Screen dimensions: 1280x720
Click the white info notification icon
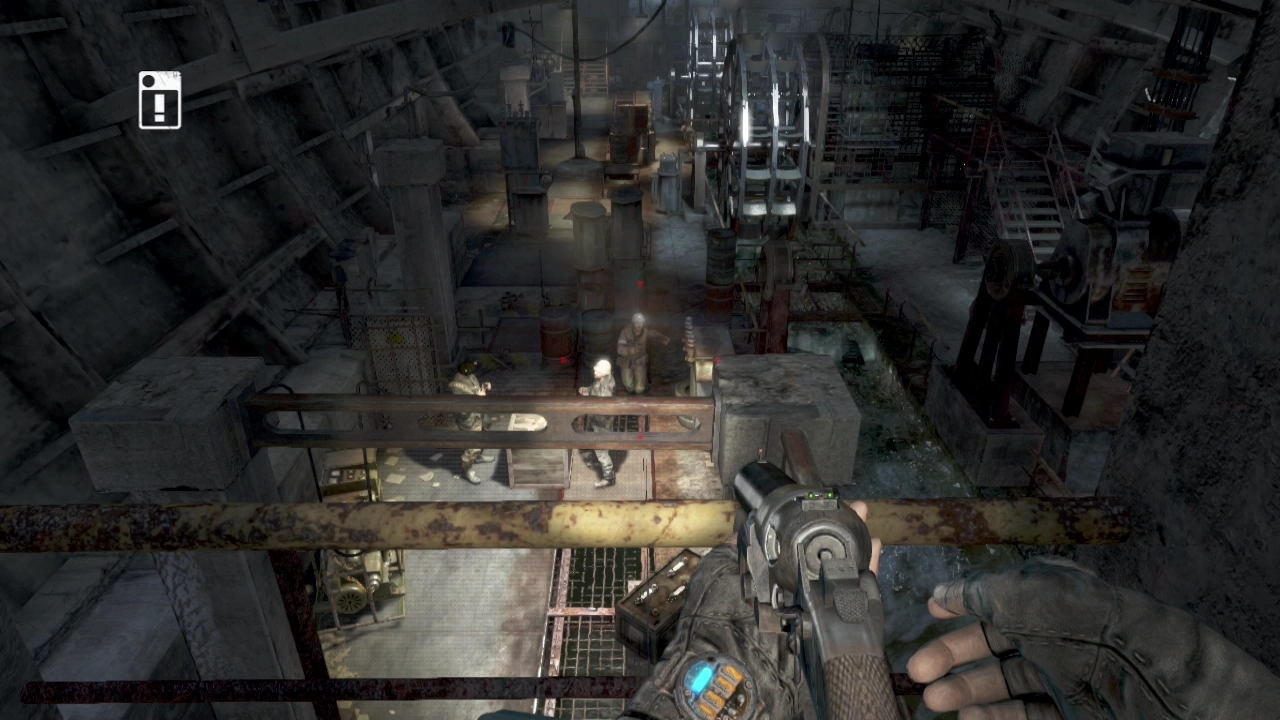click(160, 100)
